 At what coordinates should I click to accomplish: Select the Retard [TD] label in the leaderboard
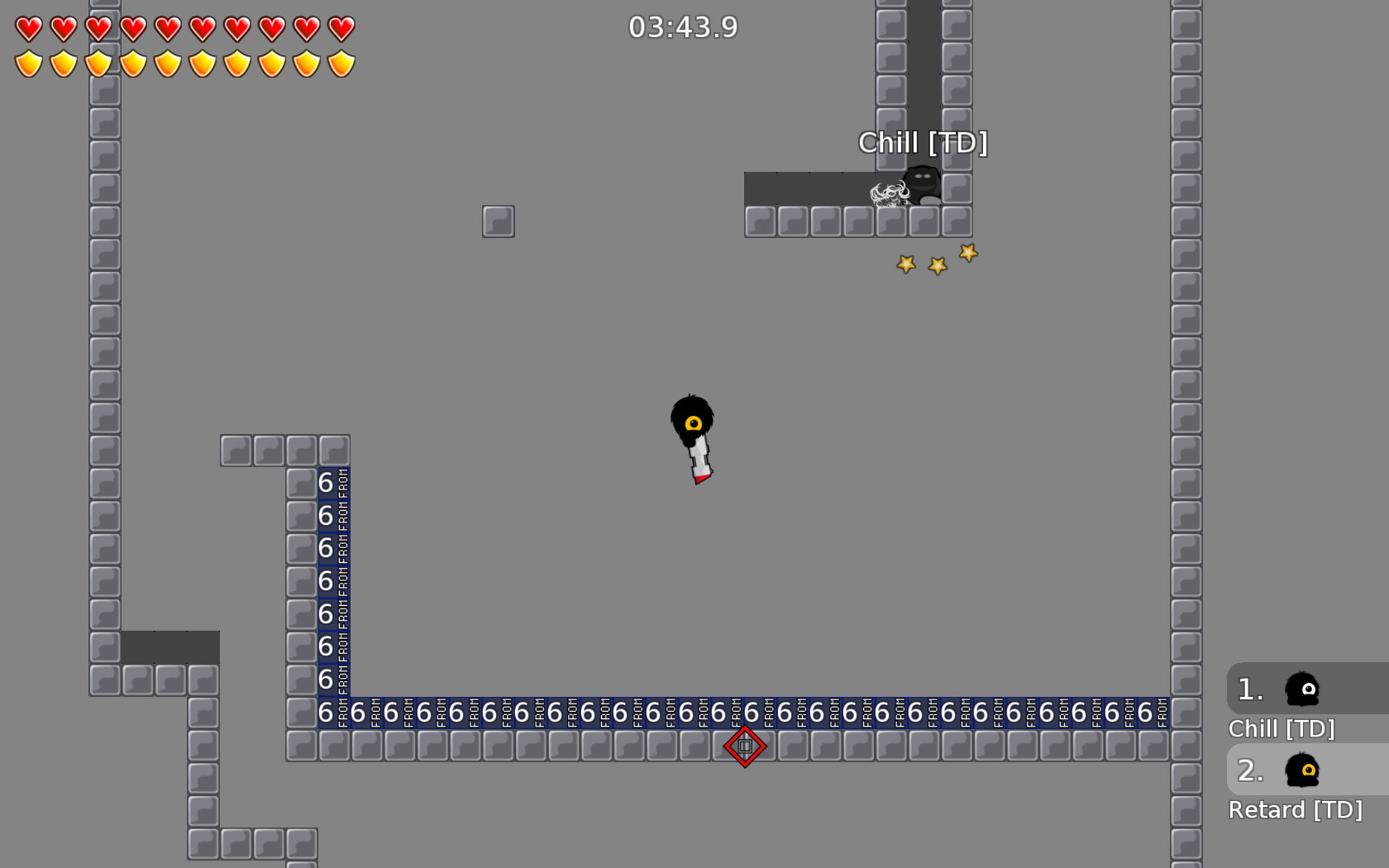1296,810
